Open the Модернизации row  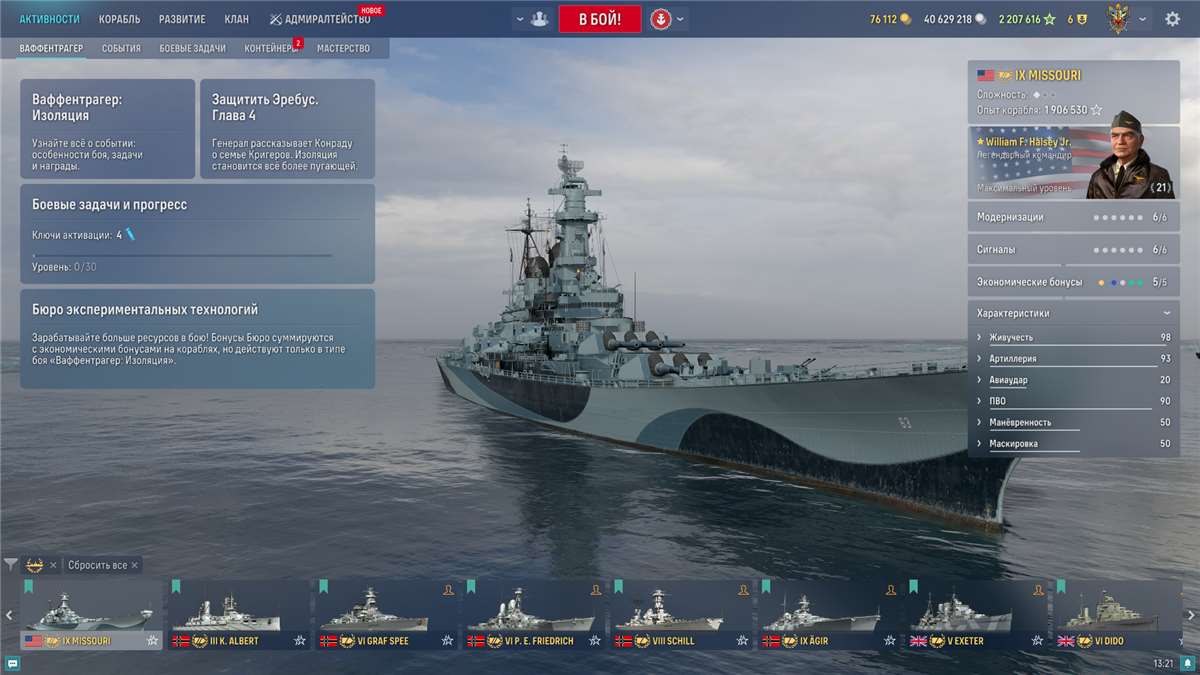pyautogui.click(x=1073, y=217)
